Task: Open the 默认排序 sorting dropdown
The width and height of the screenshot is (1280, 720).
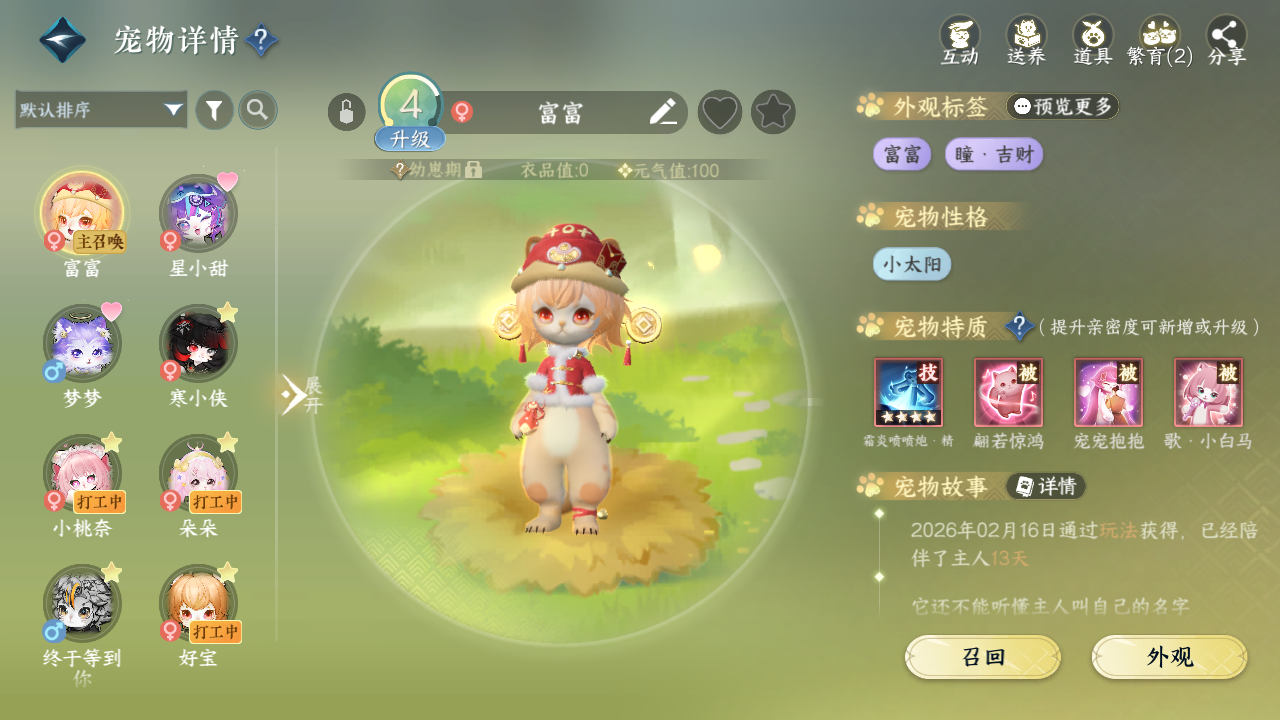Action: click(101, 110)
